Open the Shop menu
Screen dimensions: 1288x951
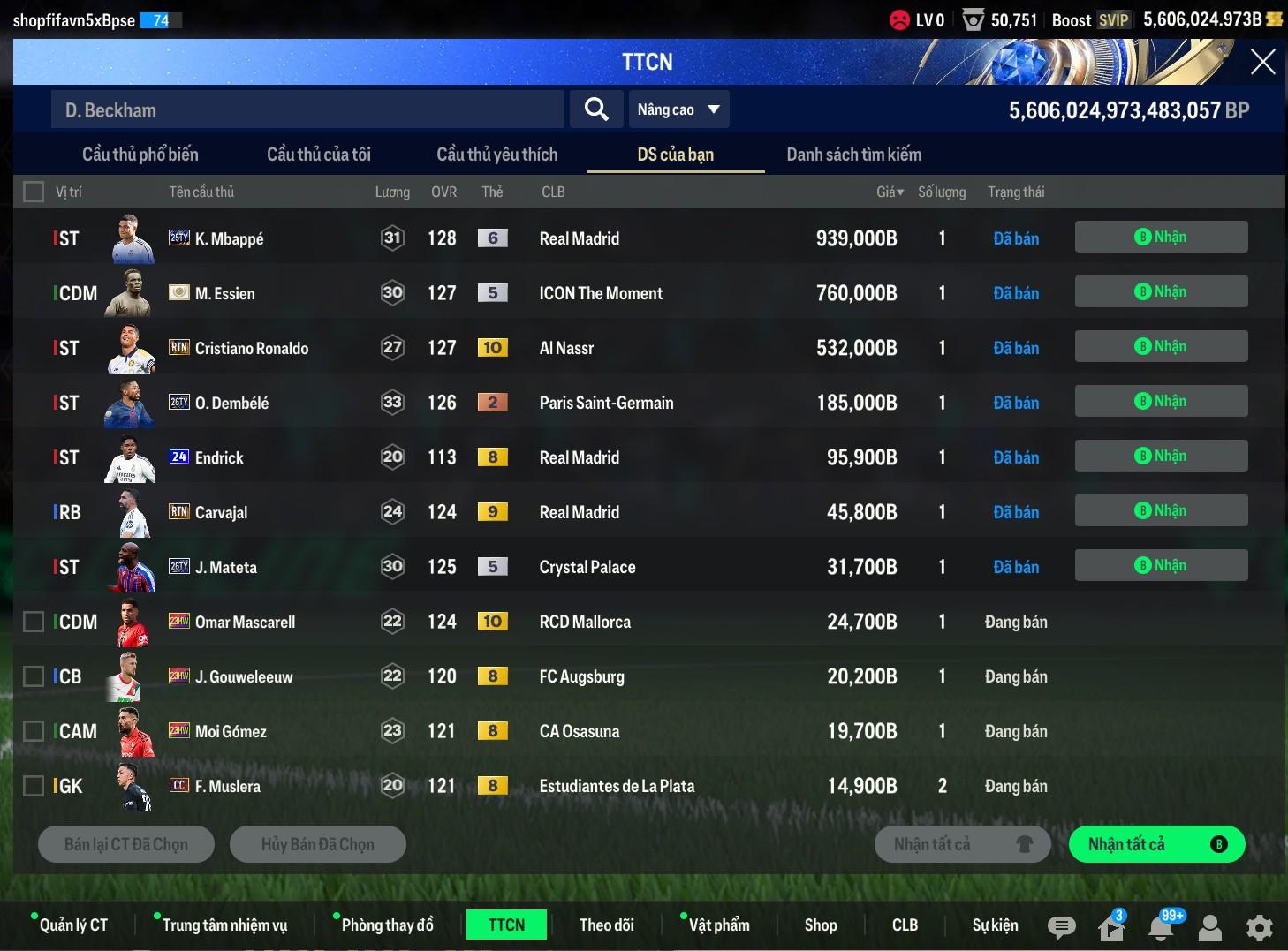coord(820,925)
